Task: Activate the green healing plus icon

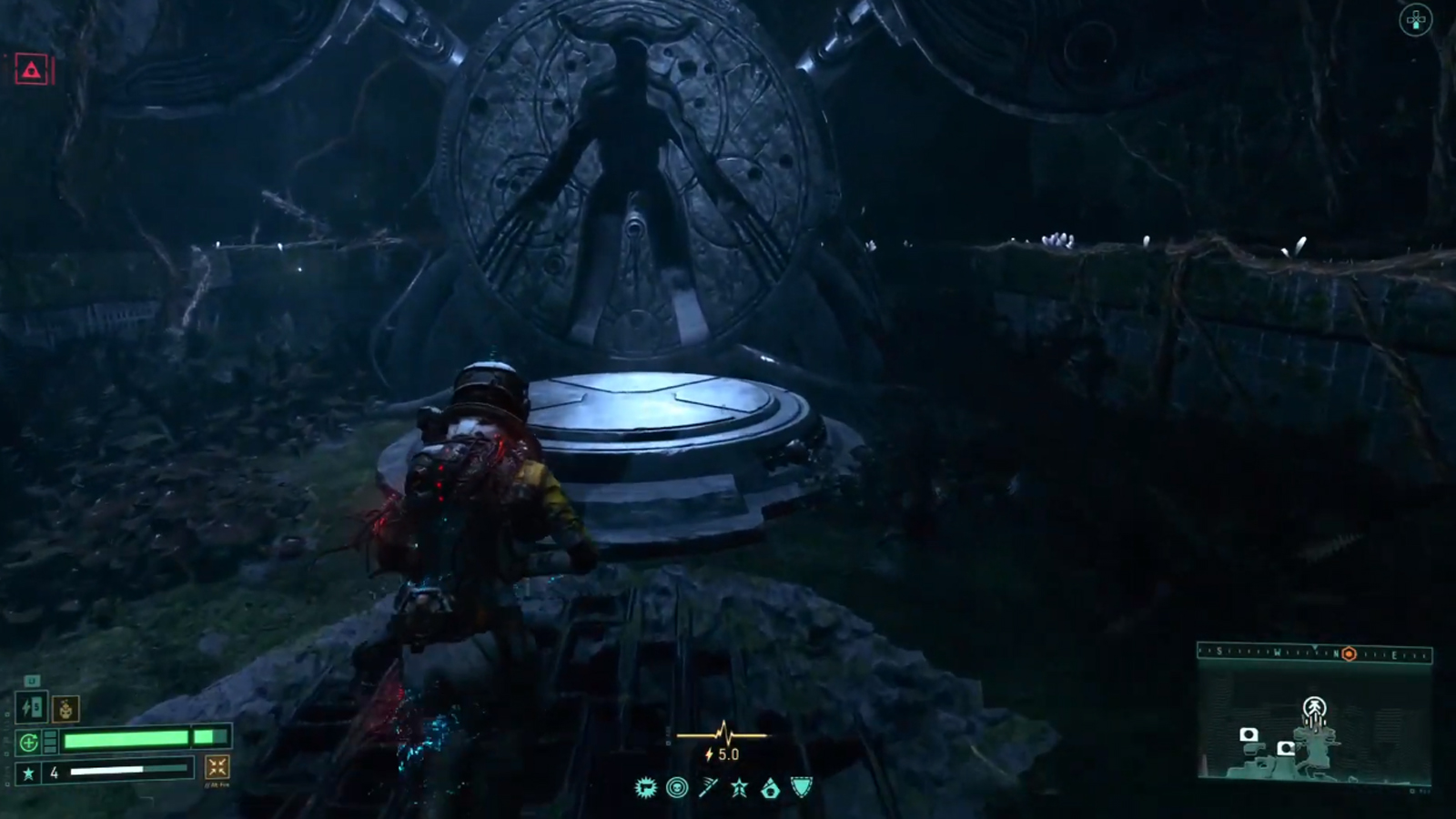Action: tap(28, 743)
